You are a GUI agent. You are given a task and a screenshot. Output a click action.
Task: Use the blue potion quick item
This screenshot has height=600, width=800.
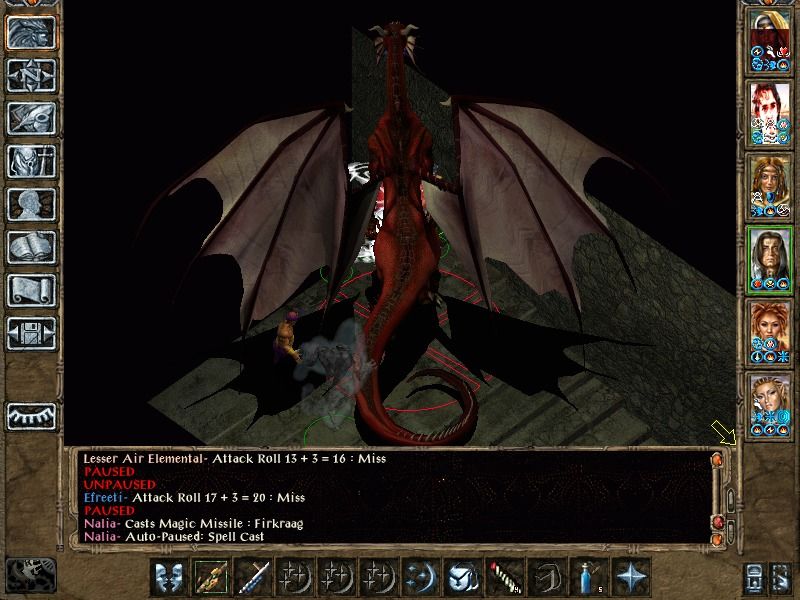[x=588, y=576]
